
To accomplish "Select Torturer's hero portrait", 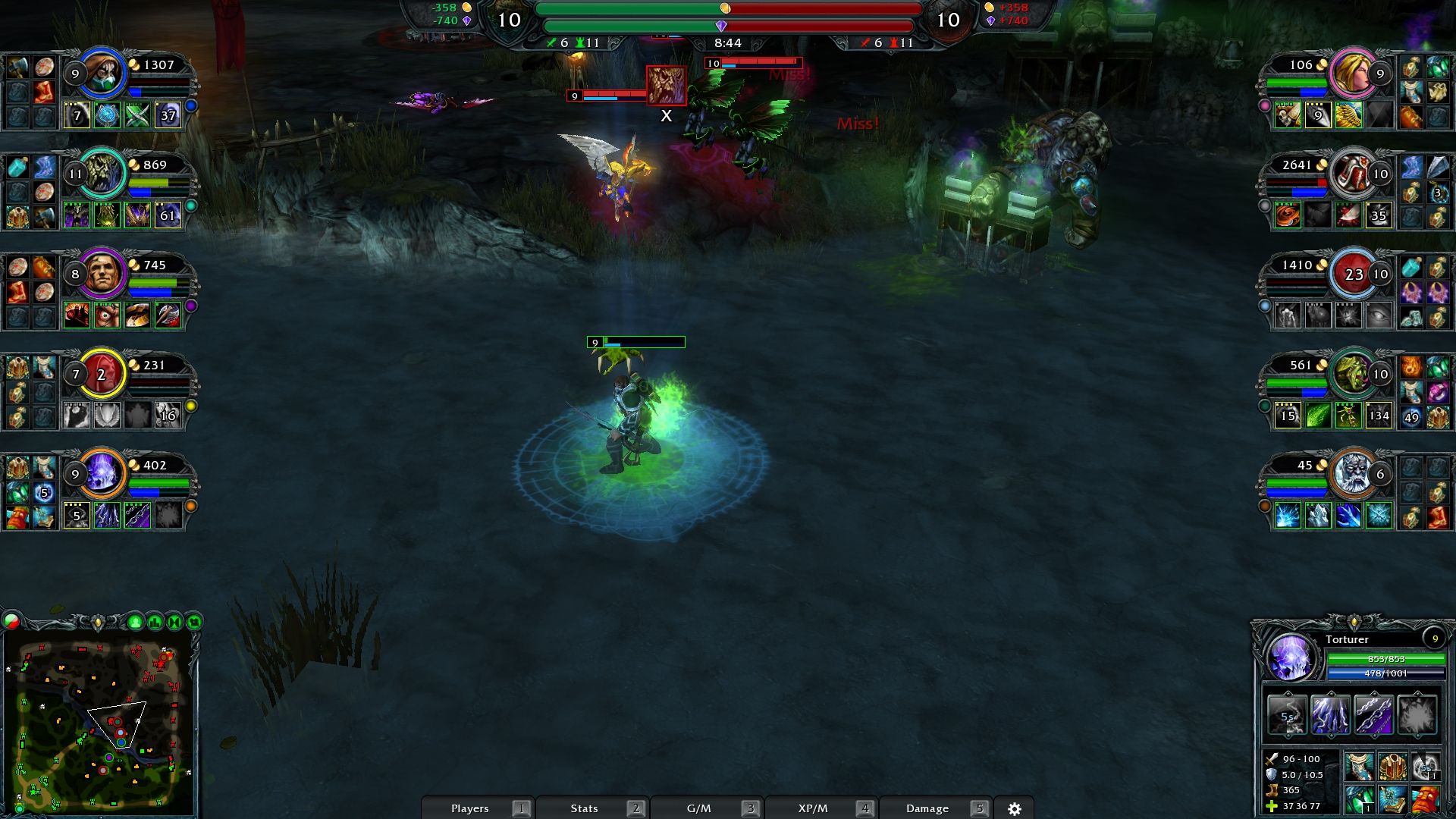I will [1291, 656].
